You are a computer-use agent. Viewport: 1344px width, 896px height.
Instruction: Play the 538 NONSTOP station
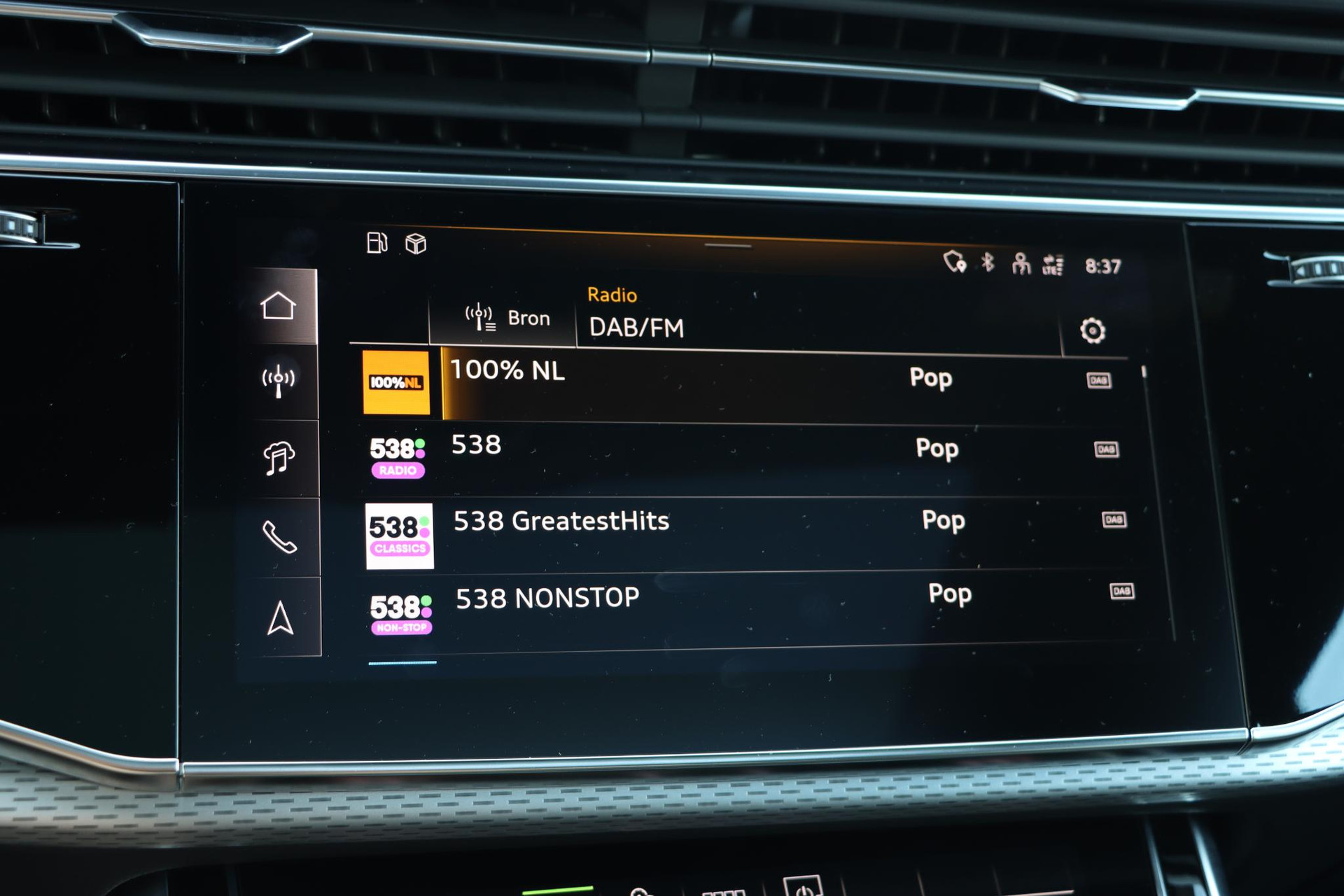pyautogui.click(x=547, y=598)
